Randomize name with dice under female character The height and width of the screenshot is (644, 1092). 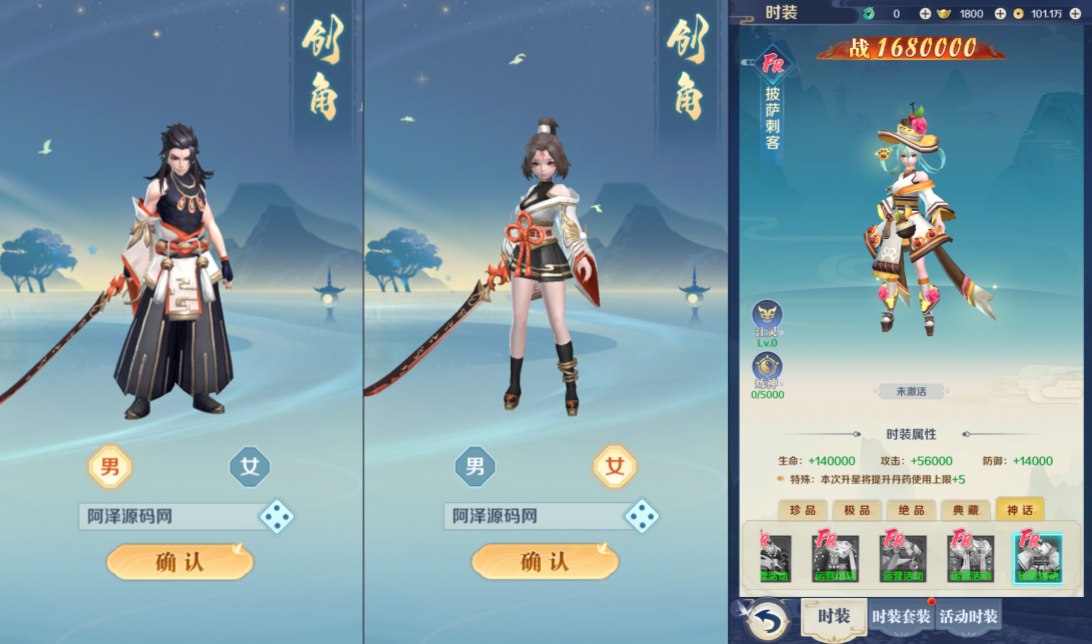tap(641, 516)
